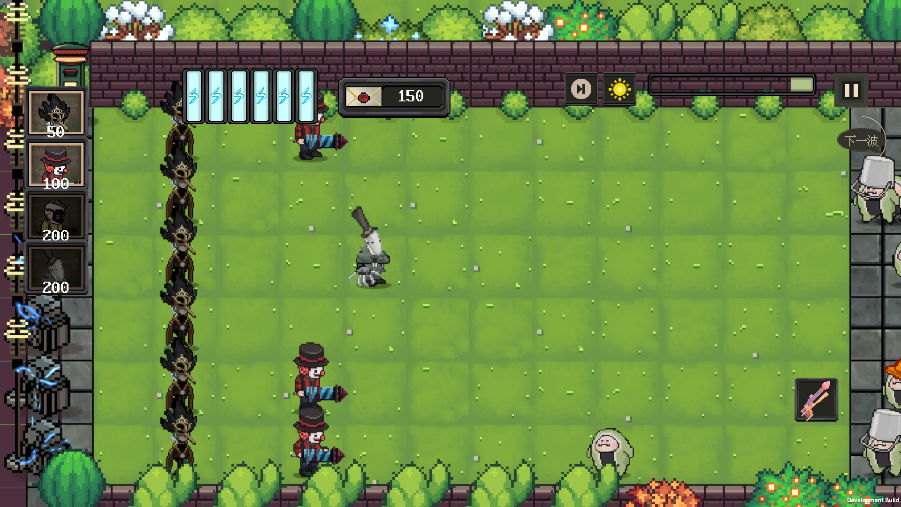
Task: Click the skip-forward speed button
Action: pos(580,90)
